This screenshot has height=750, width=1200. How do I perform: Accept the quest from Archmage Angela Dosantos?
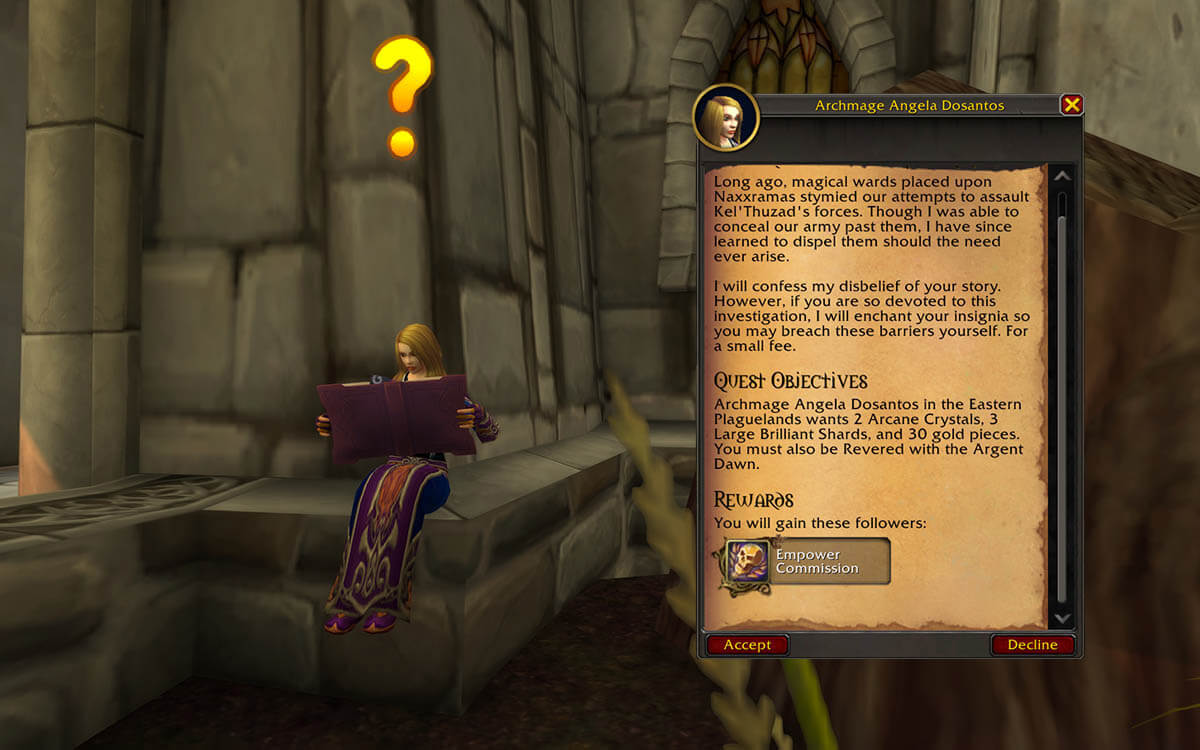click(x=747, y=645)
